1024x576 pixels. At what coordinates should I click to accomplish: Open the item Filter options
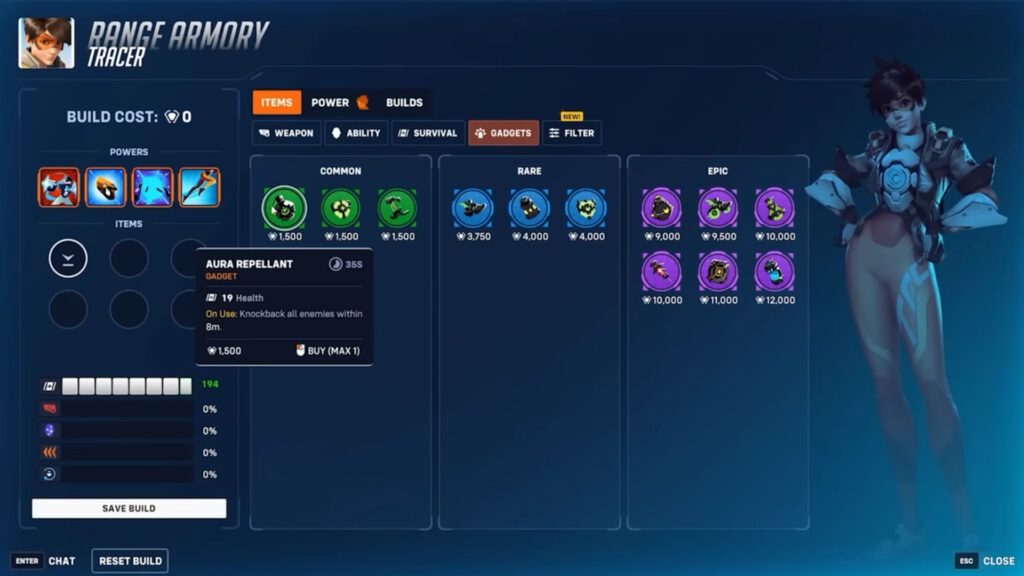(x=572, y=133)
